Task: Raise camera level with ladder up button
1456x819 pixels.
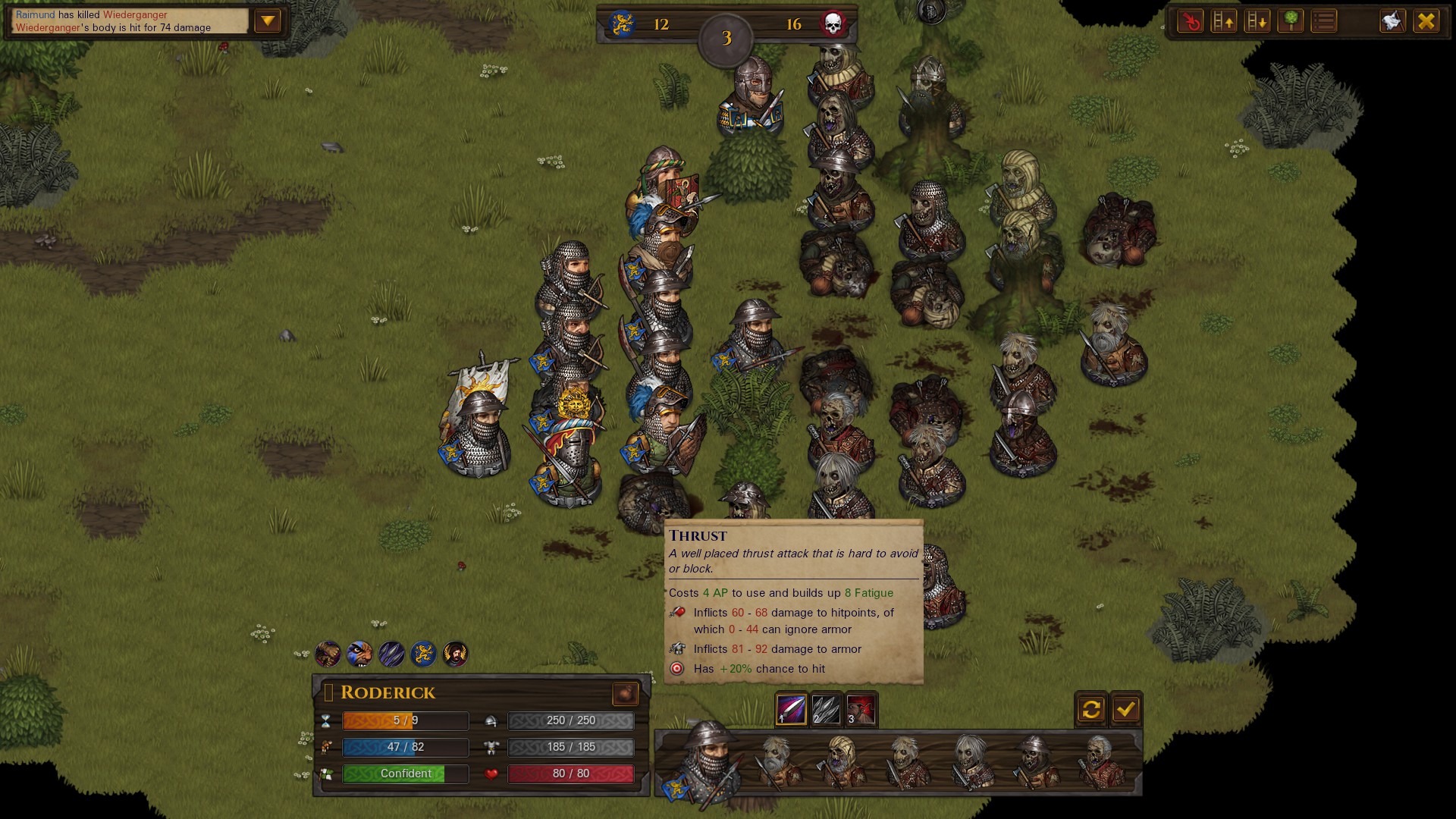Action: 1223,21
